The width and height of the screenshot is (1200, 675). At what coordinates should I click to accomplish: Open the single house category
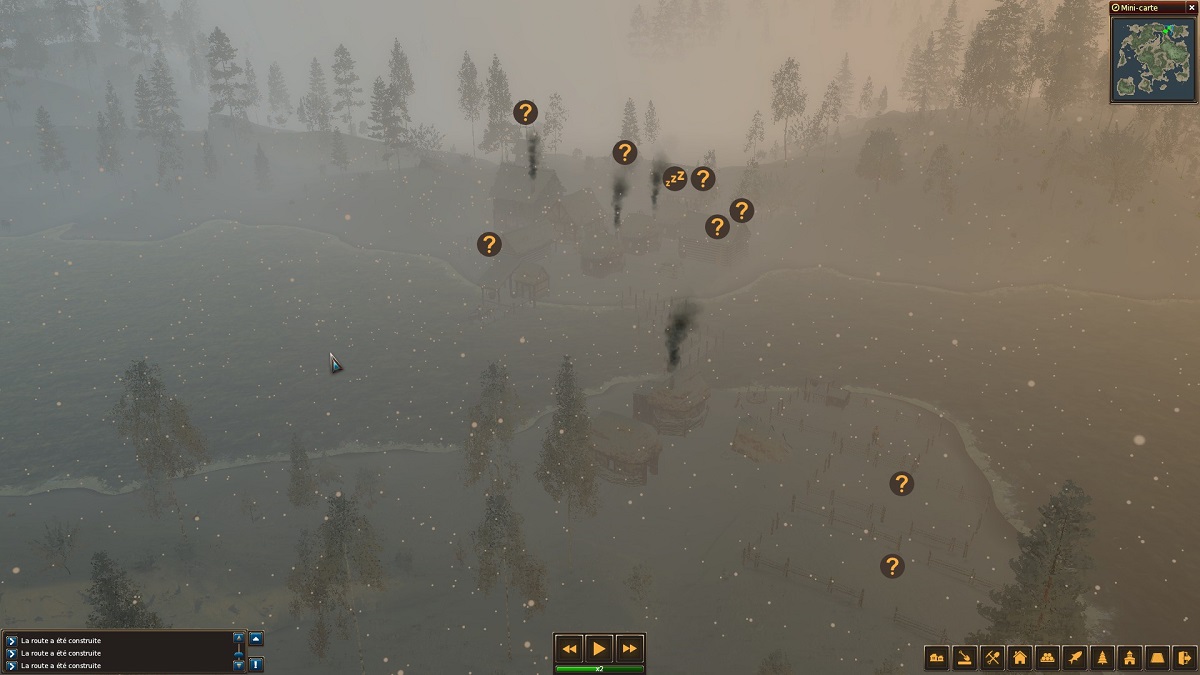tap(1020, 657)
